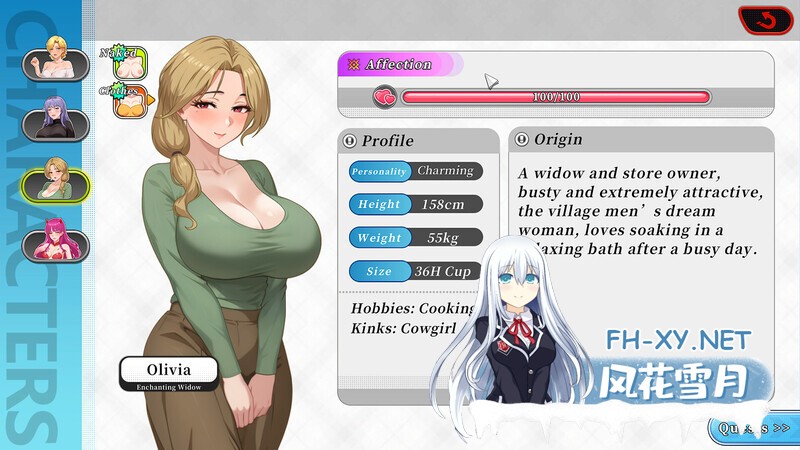Switch to the Naked outfit option

coord(131,64)
